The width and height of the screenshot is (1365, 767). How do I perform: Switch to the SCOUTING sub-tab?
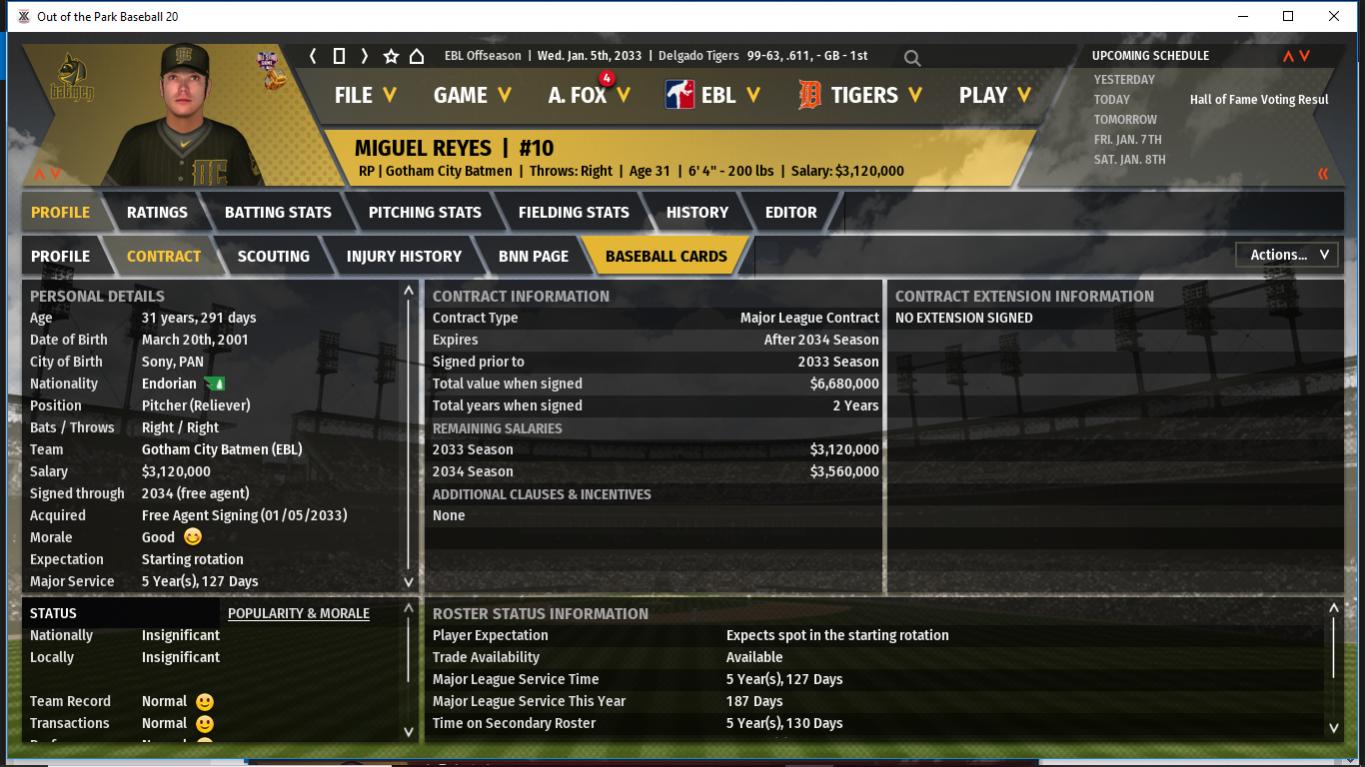coord(273,256)
